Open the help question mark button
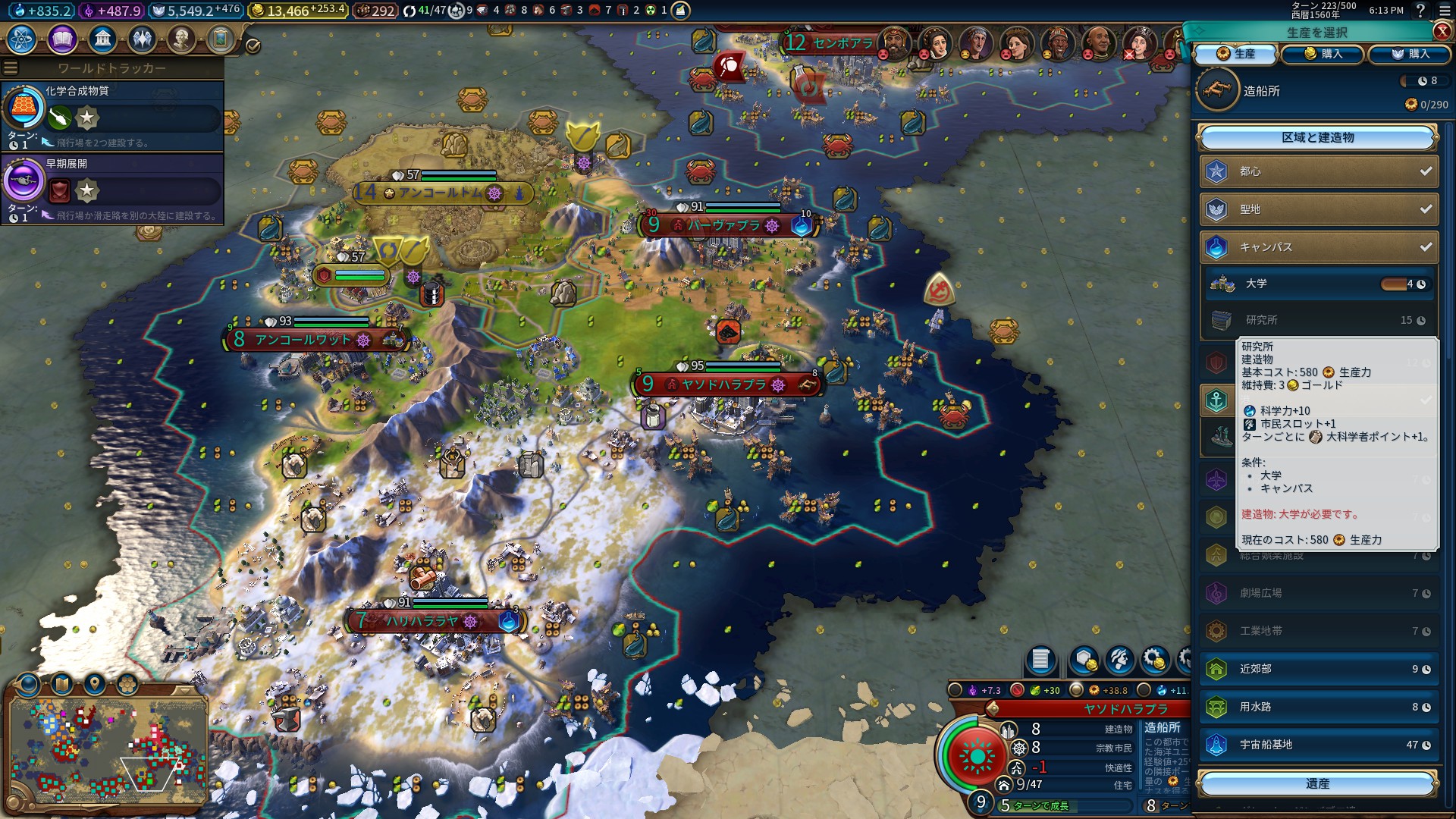 coord(1420,11)
